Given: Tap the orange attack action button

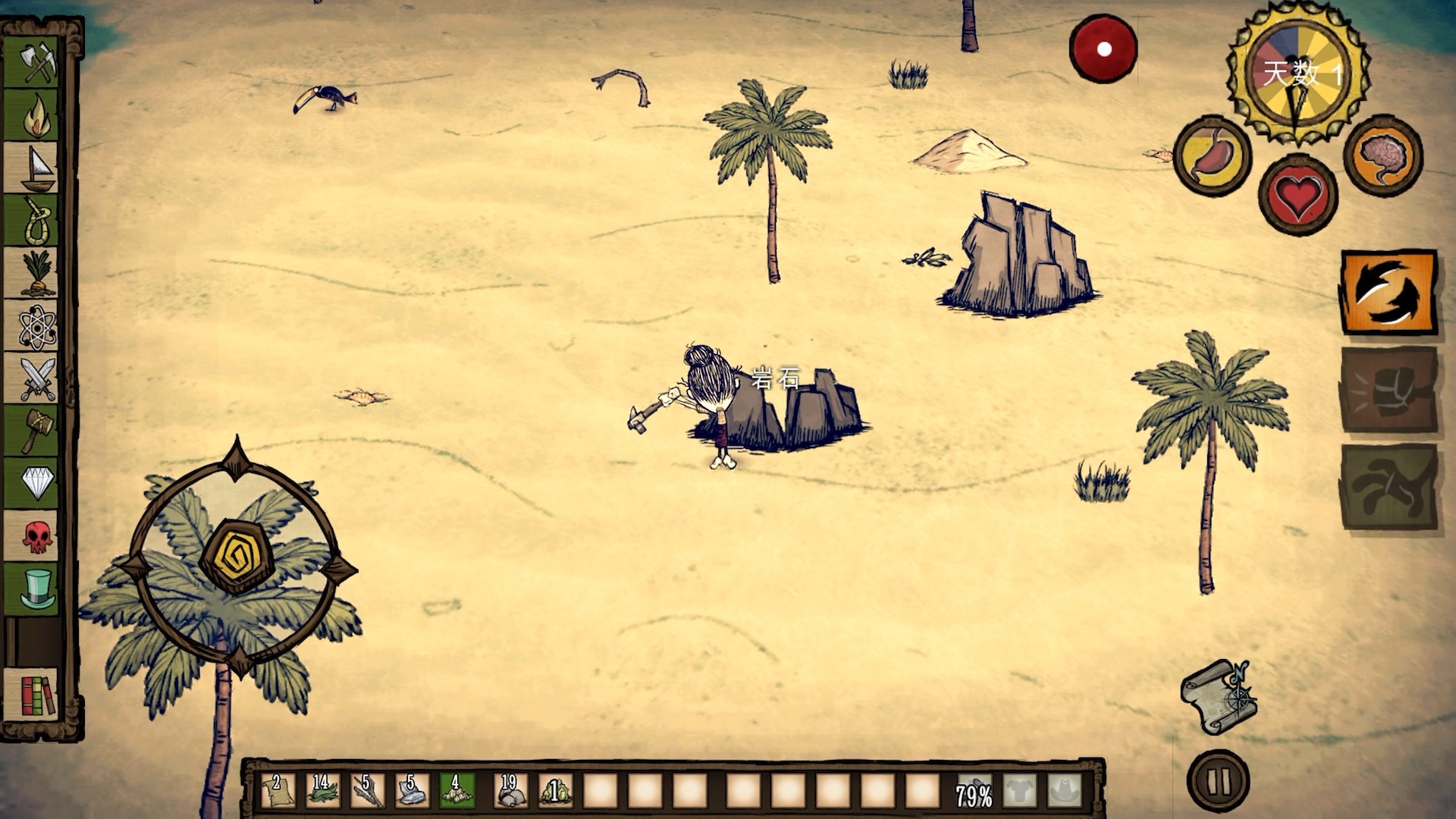Looking at the screenshot, I should pyautogui.click(x=1389, y=292).
